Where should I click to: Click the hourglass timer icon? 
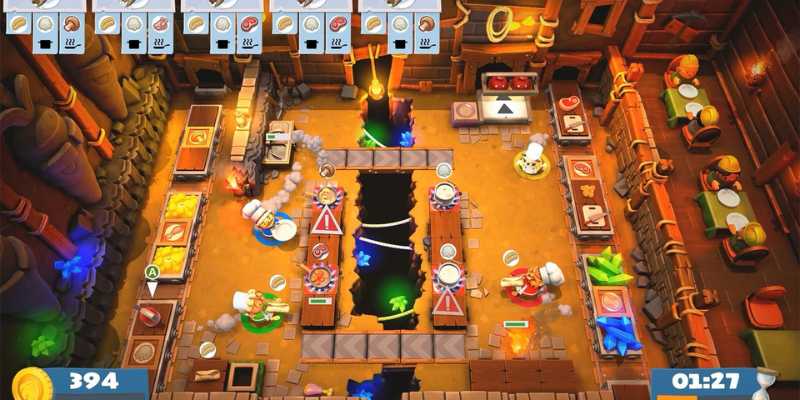point(767,384)
